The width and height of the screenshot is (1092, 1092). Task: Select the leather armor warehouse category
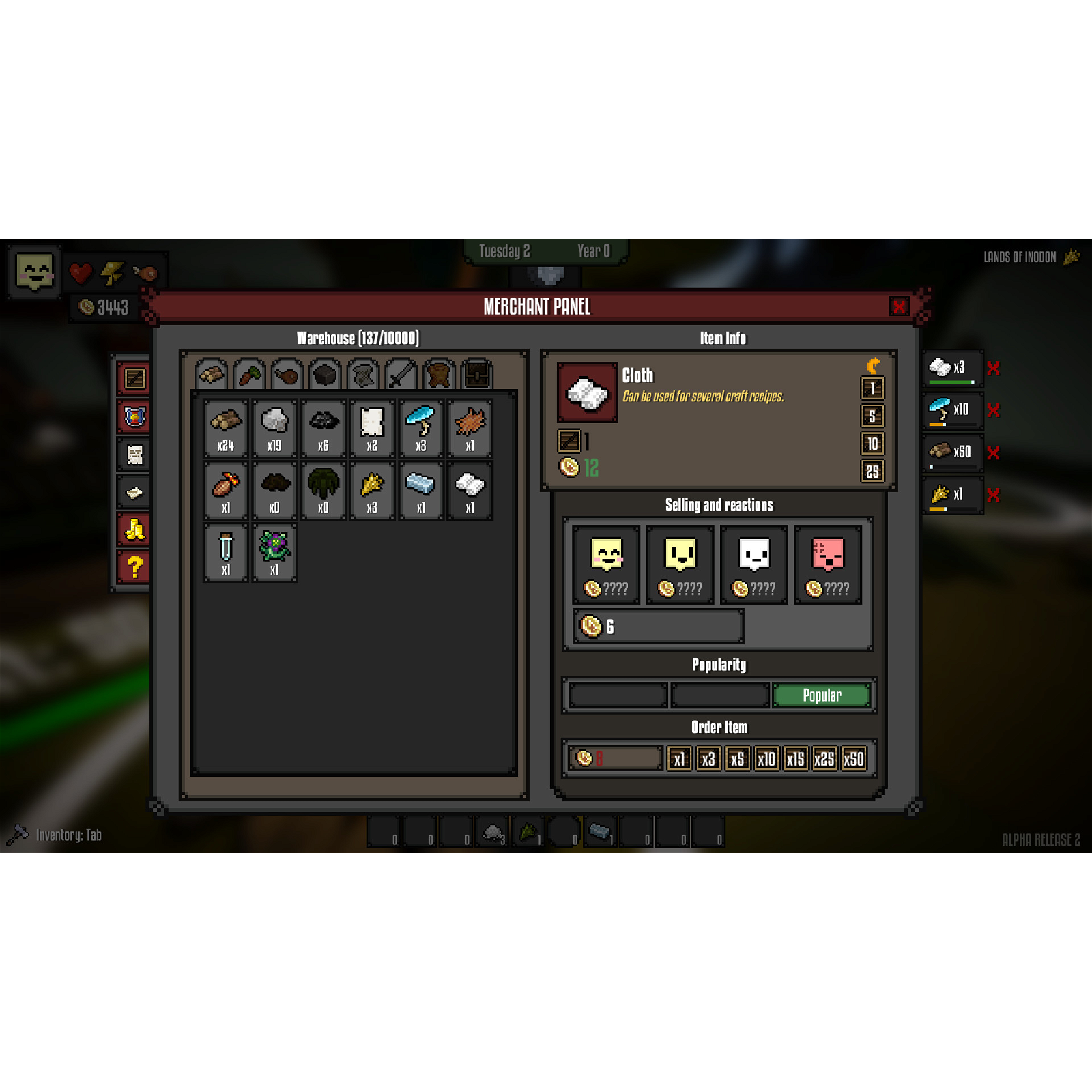[x=437, y=374]
